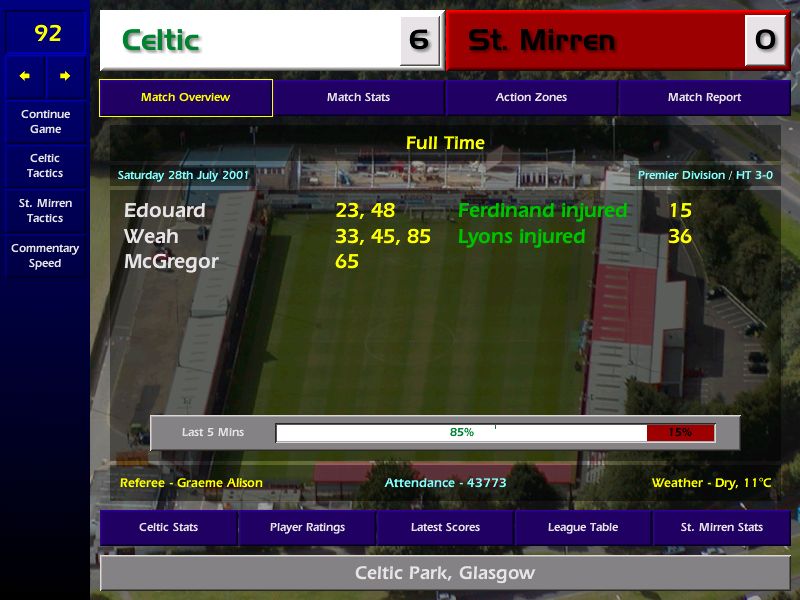Click the Celtic team name header
The image size is (800, 600).
(161, 41)
